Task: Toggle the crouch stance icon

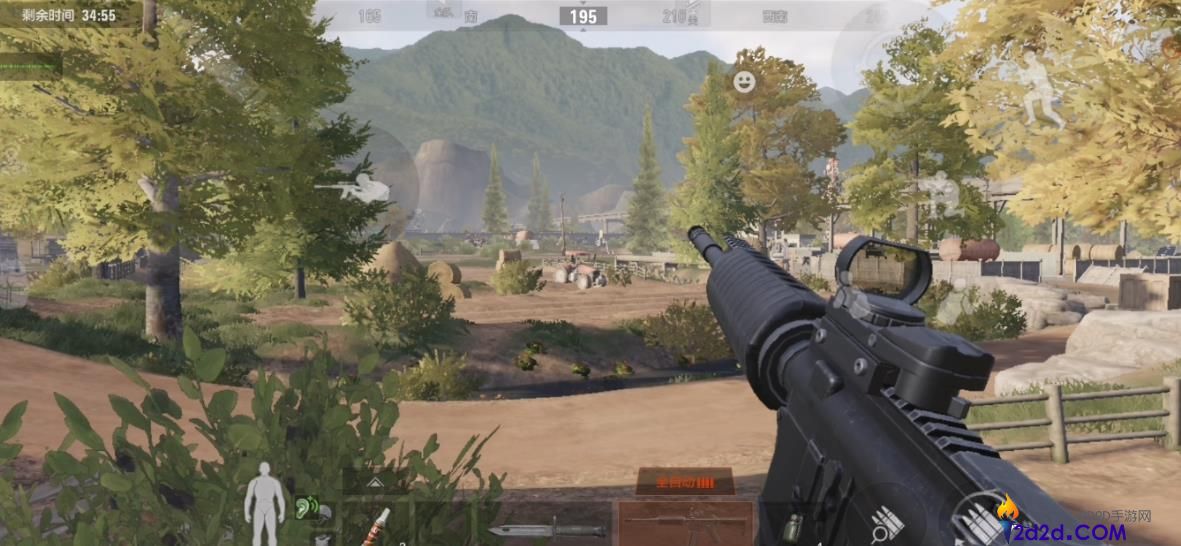Action: [942, 192]
